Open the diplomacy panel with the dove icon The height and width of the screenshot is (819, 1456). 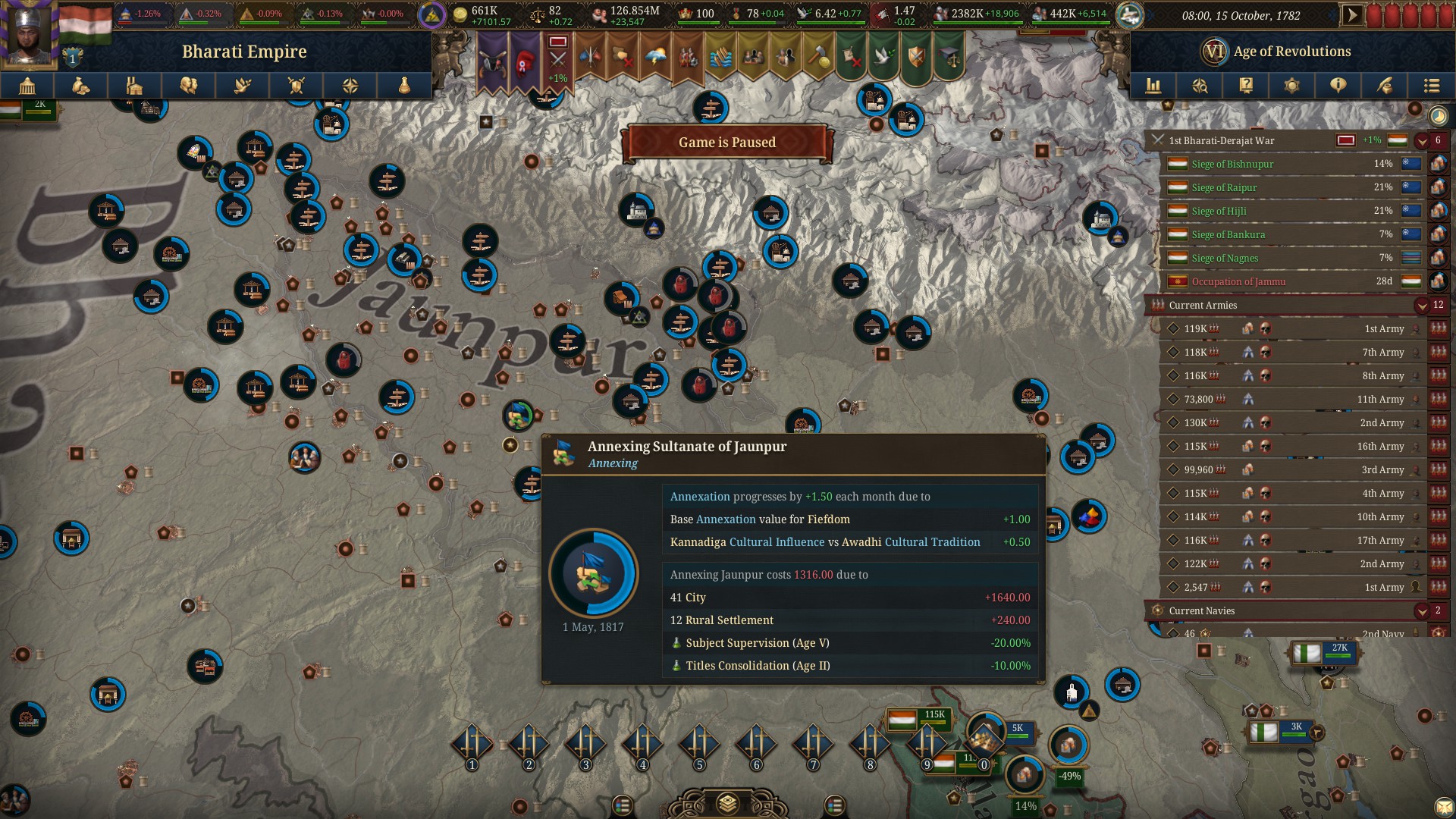pyautogui.click(x=243, y=86)
